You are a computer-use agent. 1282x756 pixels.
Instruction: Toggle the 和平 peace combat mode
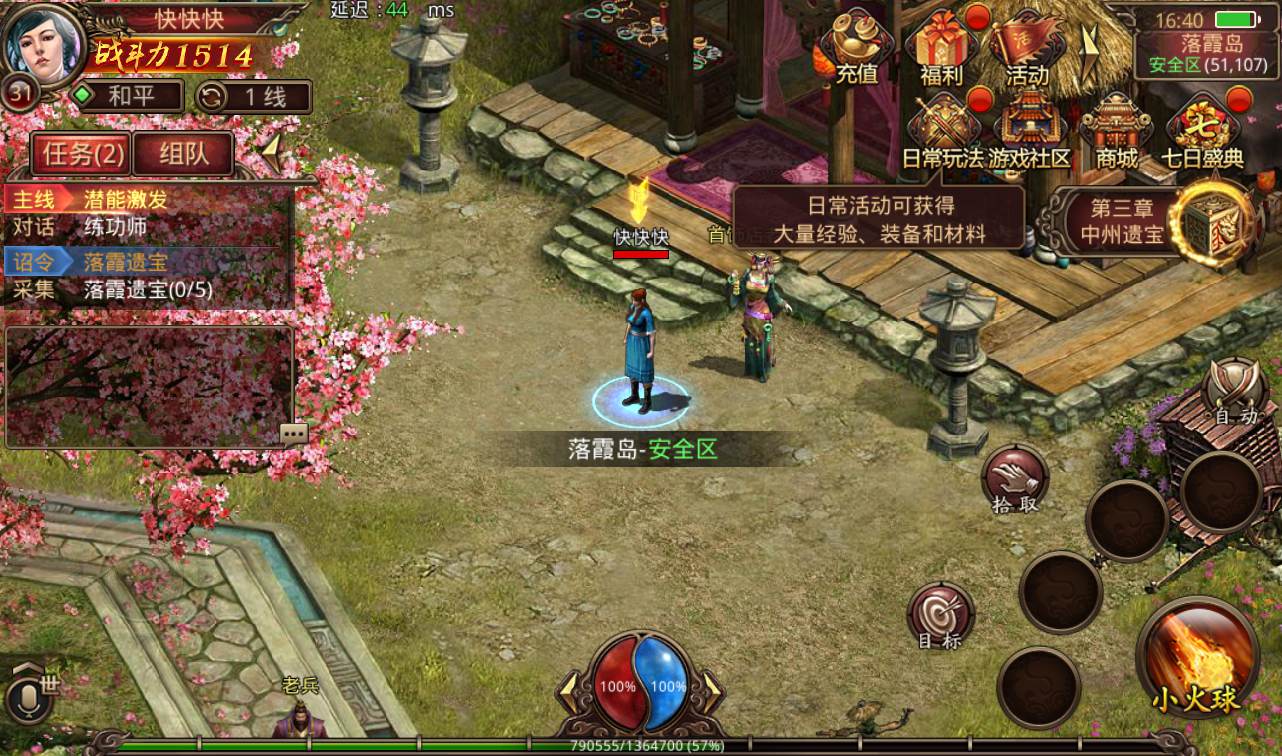(128, 97)
